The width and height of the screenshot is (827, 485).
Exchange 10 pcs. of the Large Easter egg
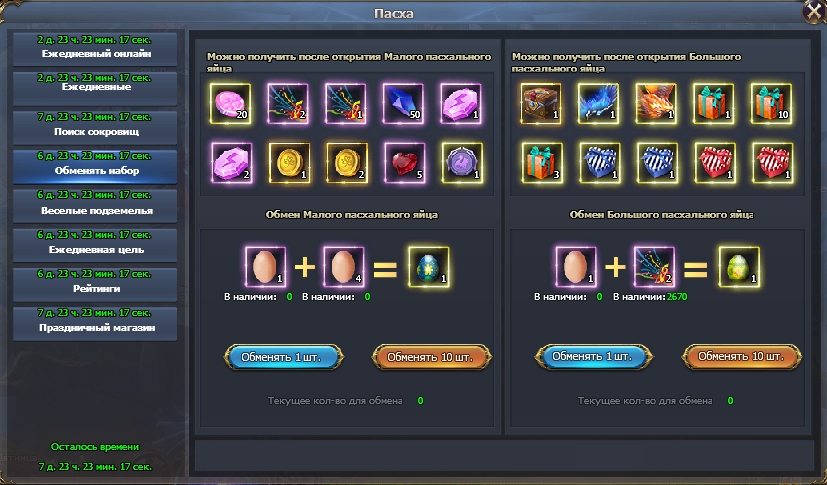coord(741,356)
